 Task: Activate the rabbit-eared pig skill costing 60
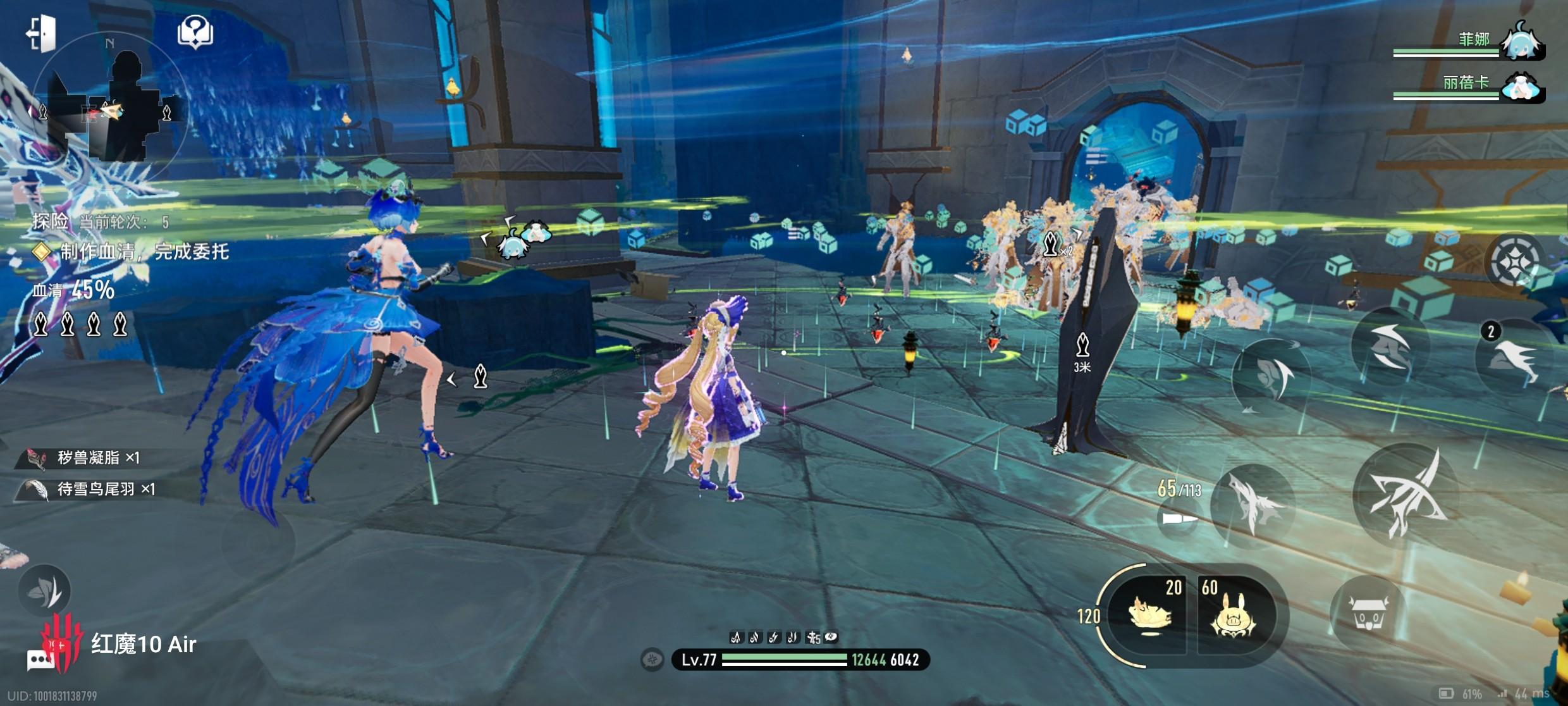1233,615
